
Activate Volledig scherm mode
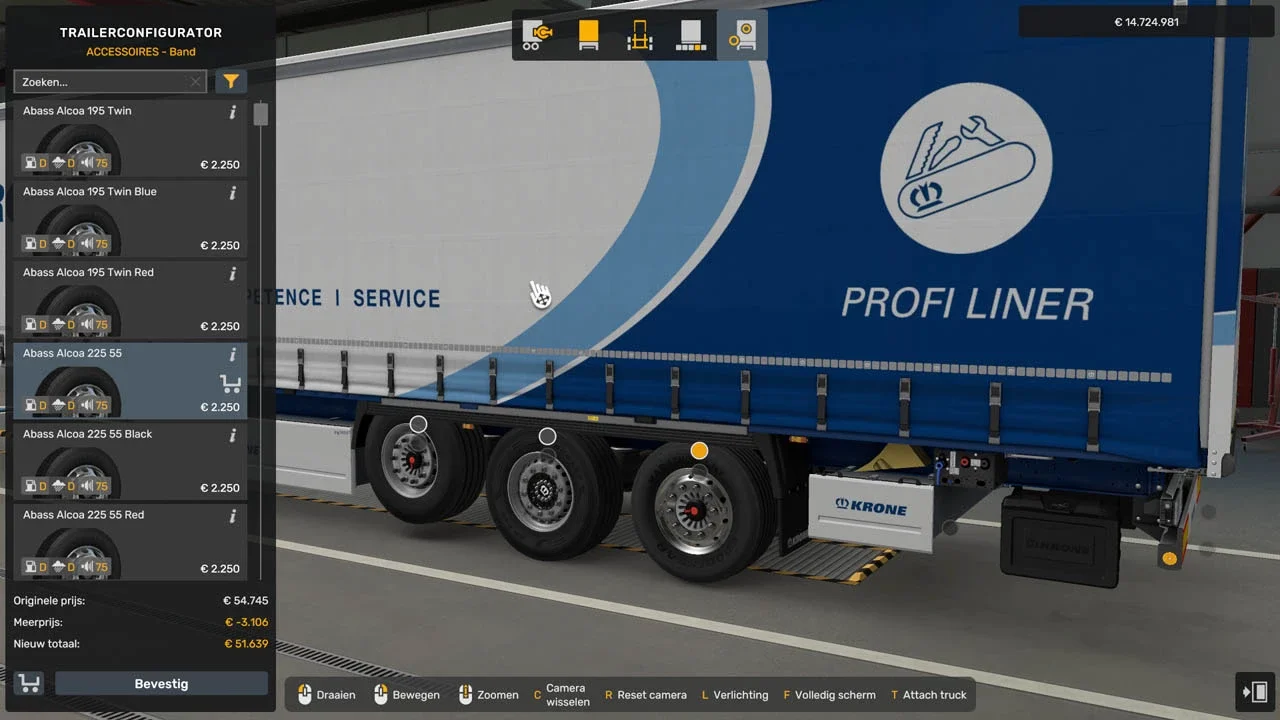coord(832,694)
